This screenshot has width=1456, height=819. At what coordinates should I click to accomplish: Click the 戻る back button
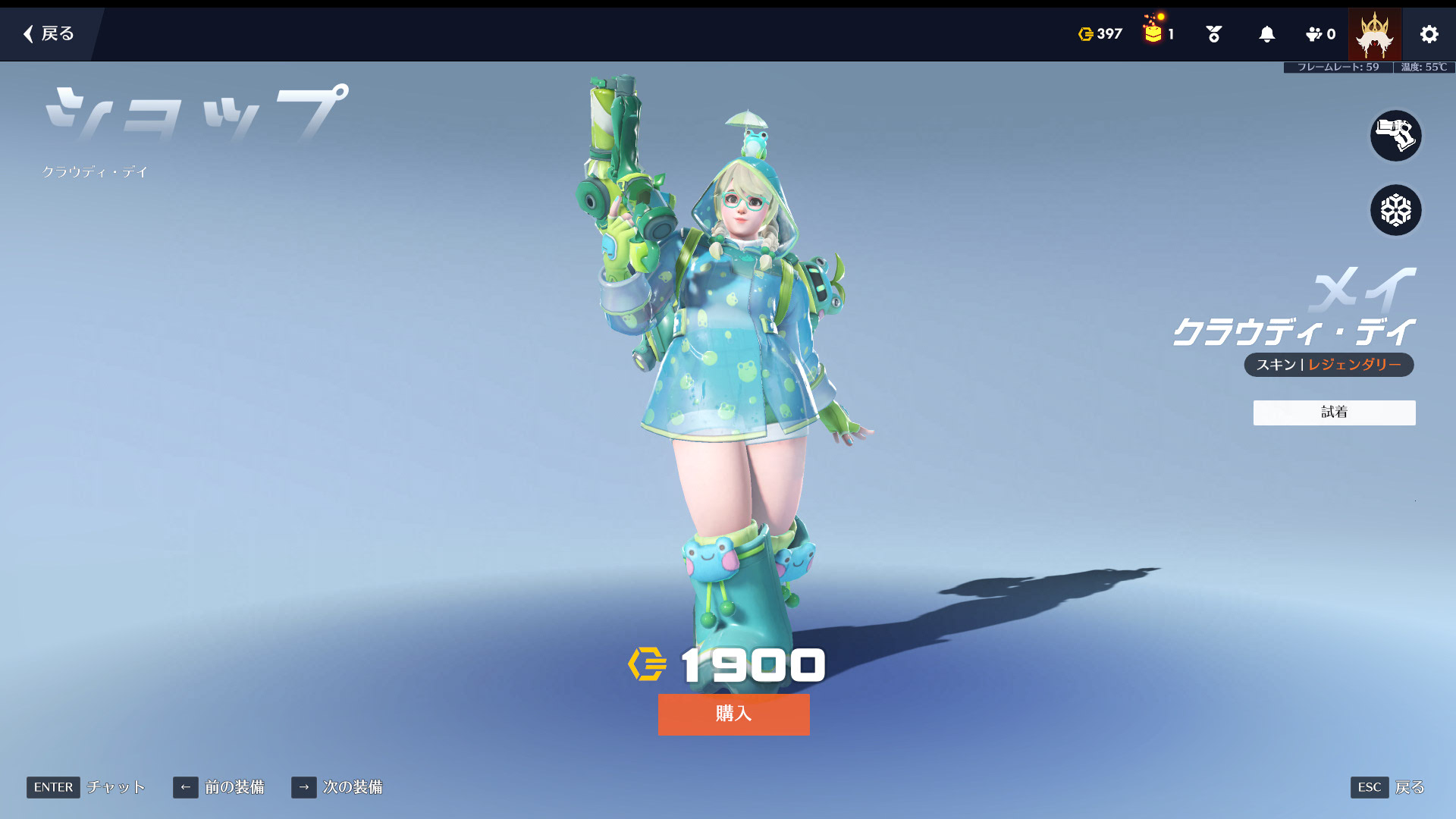[x=49, y=33]
